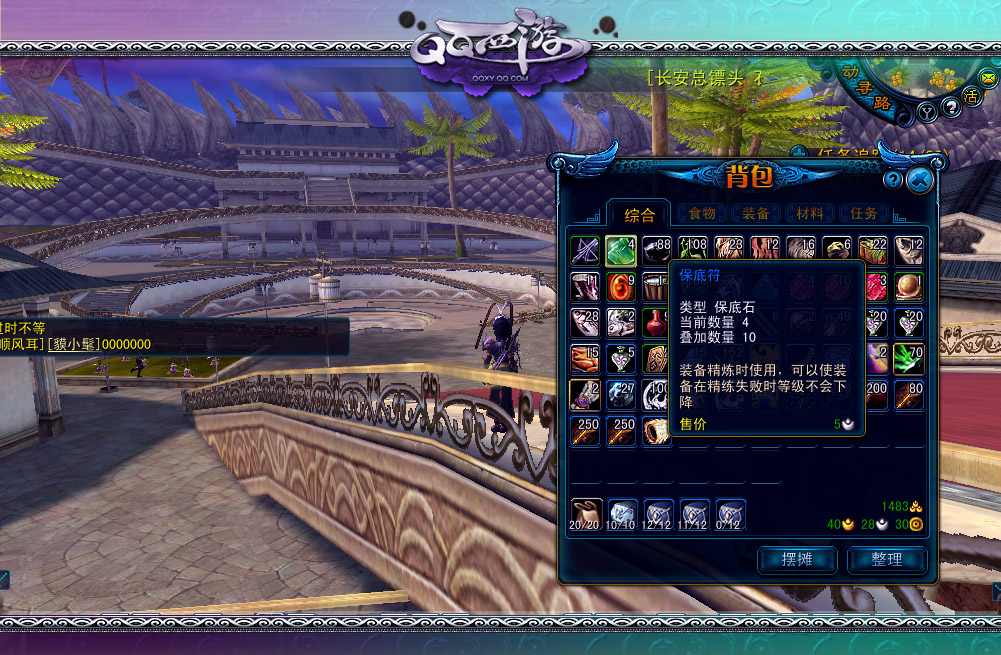Sort the bag with 整理 button
Viewport: 1001px width, 655px height.
(886, 559)
